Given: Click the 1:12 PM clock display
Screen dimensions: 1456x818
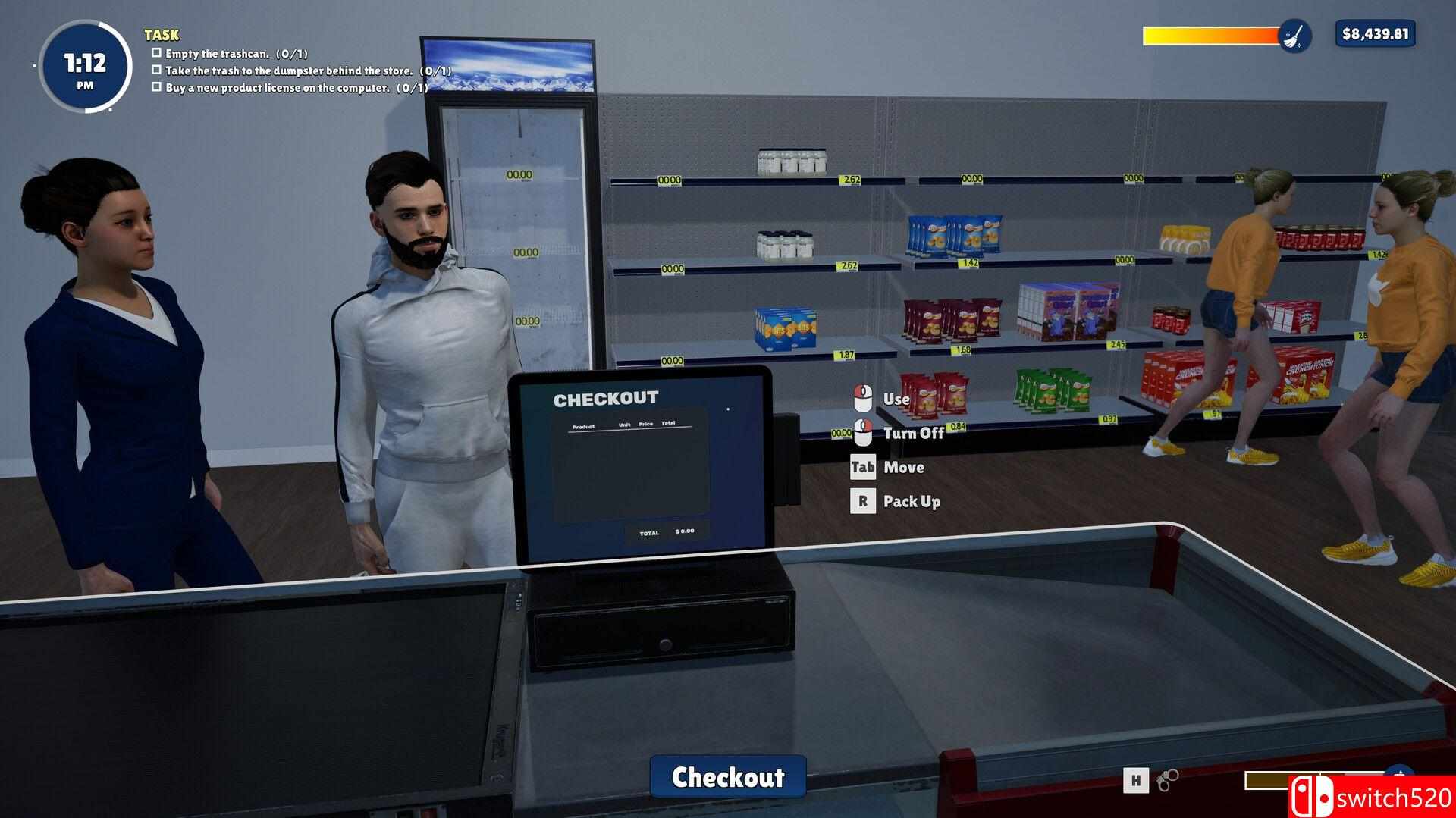Looking at the screenshot, I should point(83,67).
